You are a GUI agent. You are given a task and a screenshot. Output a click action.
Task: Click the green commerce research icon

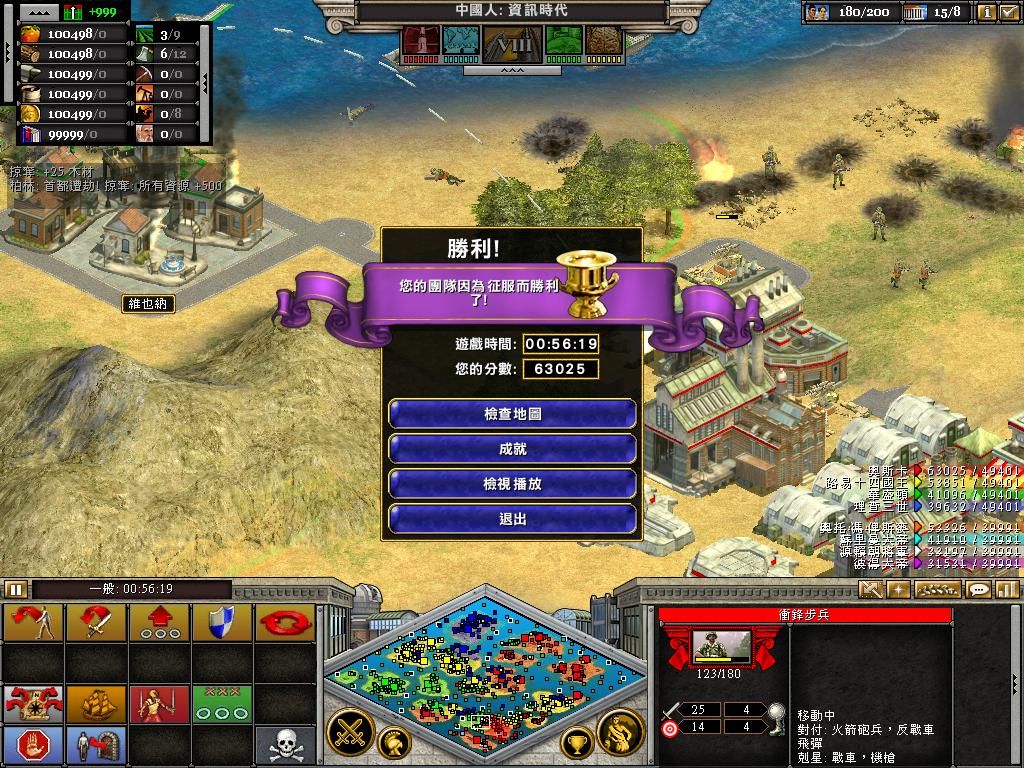pos(564,41)
